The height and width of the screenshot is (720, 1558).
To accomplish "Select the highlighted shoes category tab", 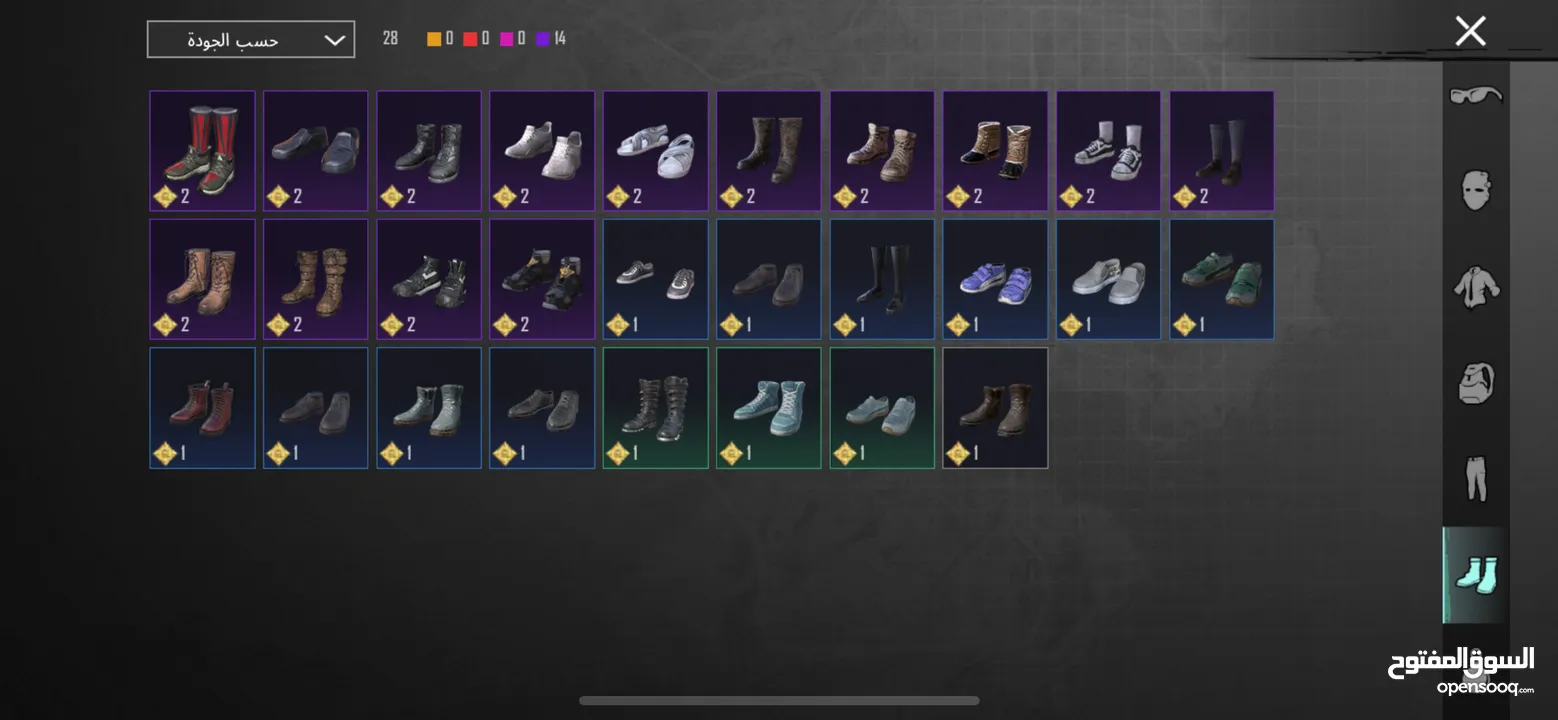I will (1476, 574).
